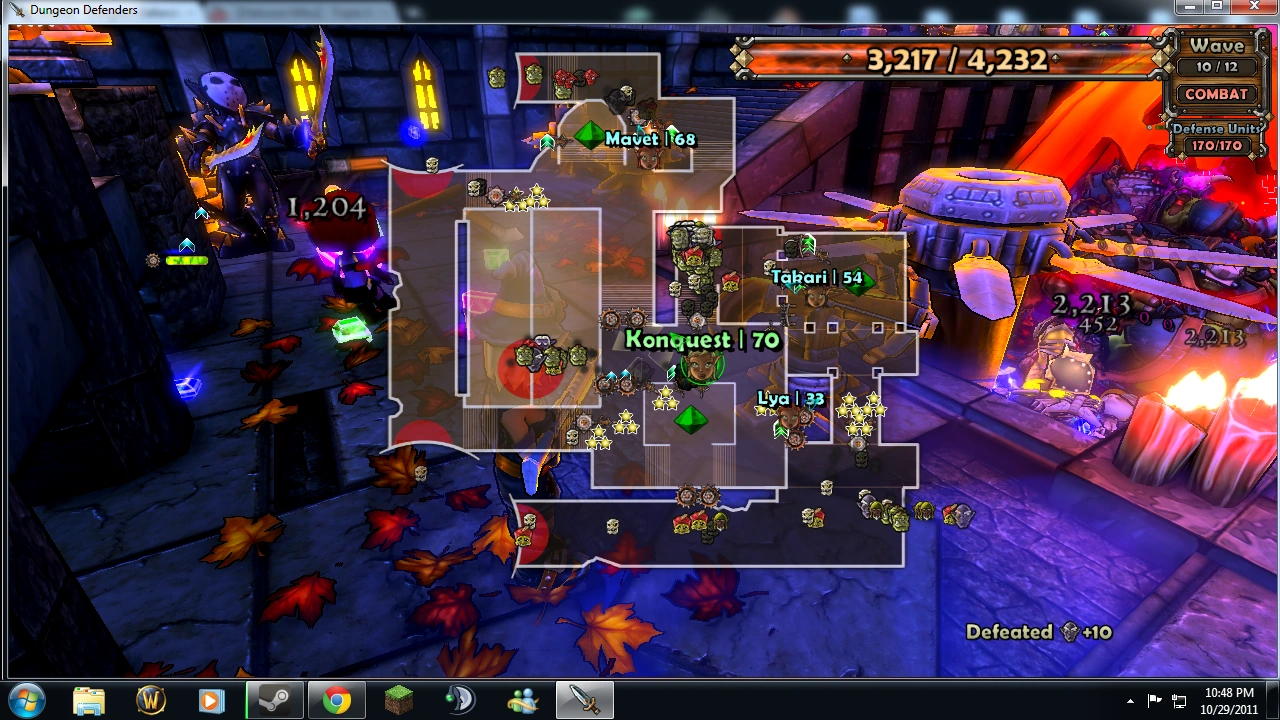Open Windows Explorer from the taskbar
Viewport: 1280px width, 720px height.
tap(88, 700)
